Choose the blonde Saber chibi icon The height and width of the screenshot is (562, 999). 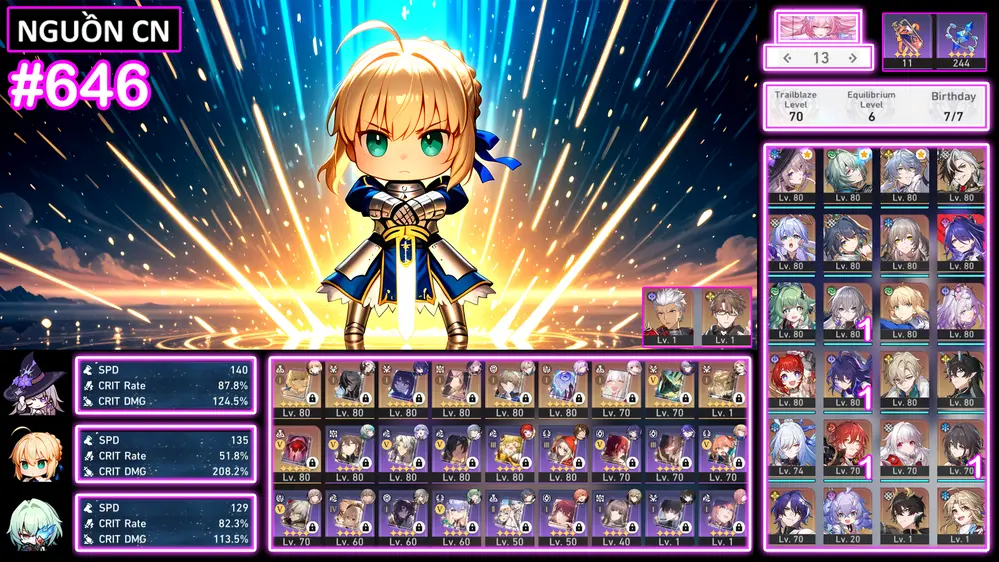(36, 455)
